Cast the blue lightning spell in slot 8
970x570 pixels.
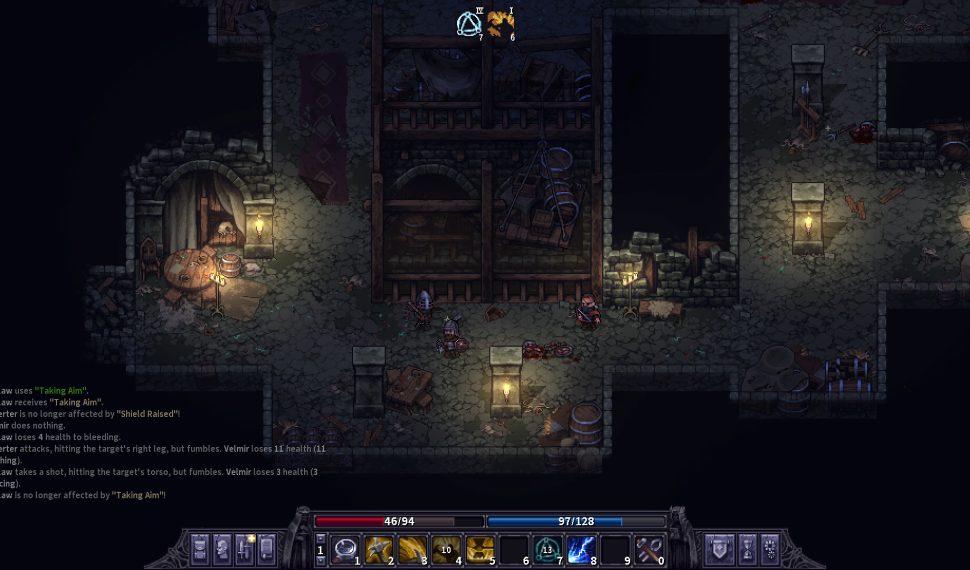coord(581,548)
